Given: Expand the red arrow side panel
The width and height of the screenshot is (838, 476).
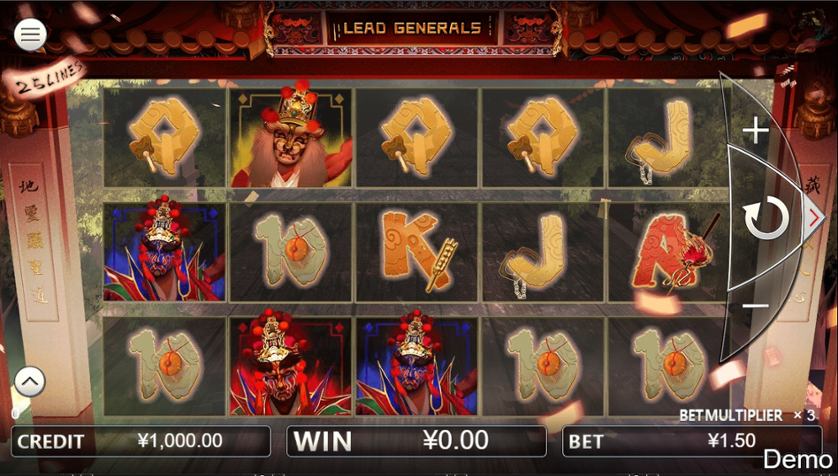Looking at the screenshot, I should [x=815, y=217].
